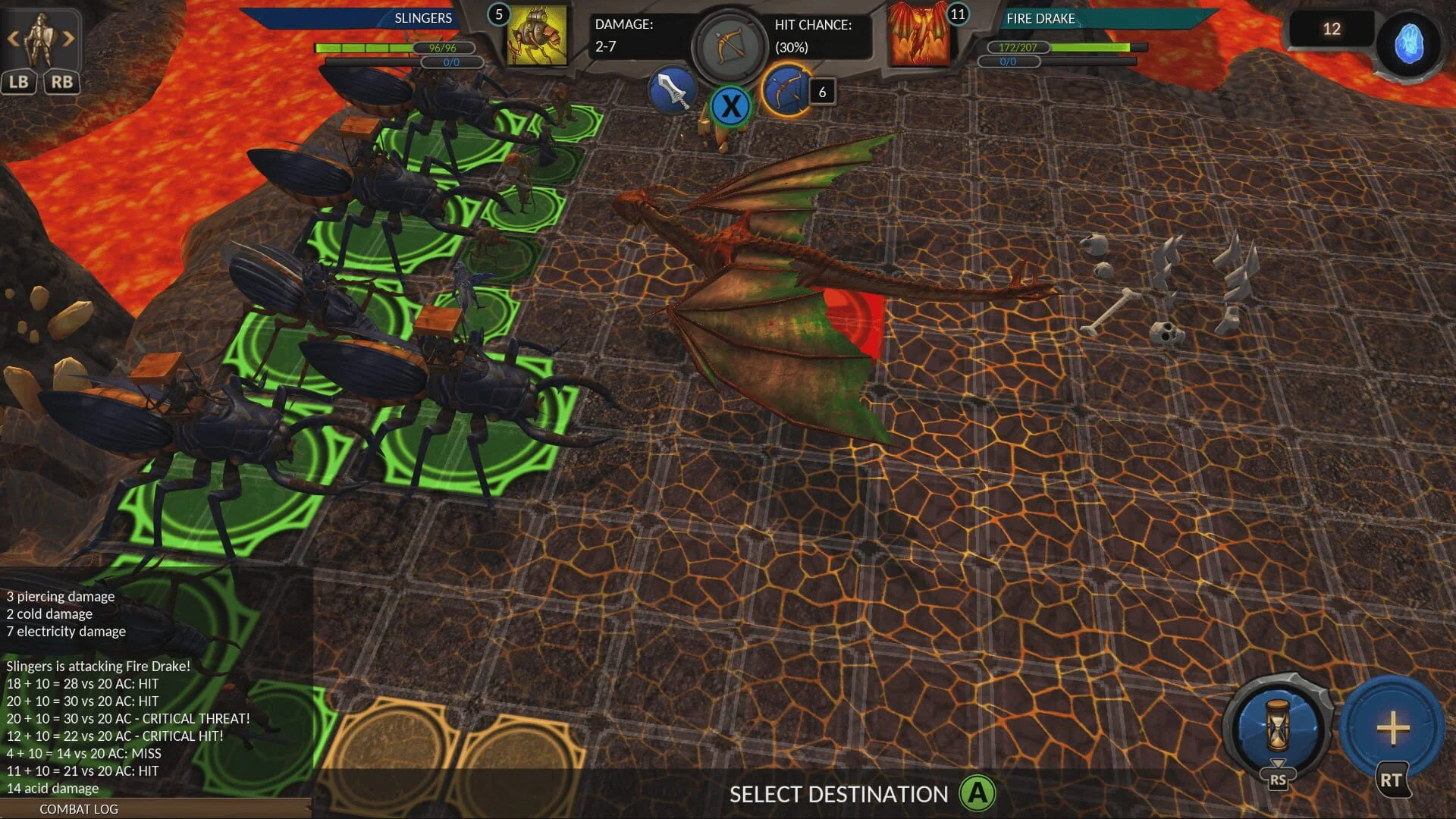
Task: Select the melee sword attack icon
Action: tap(673, 91)
